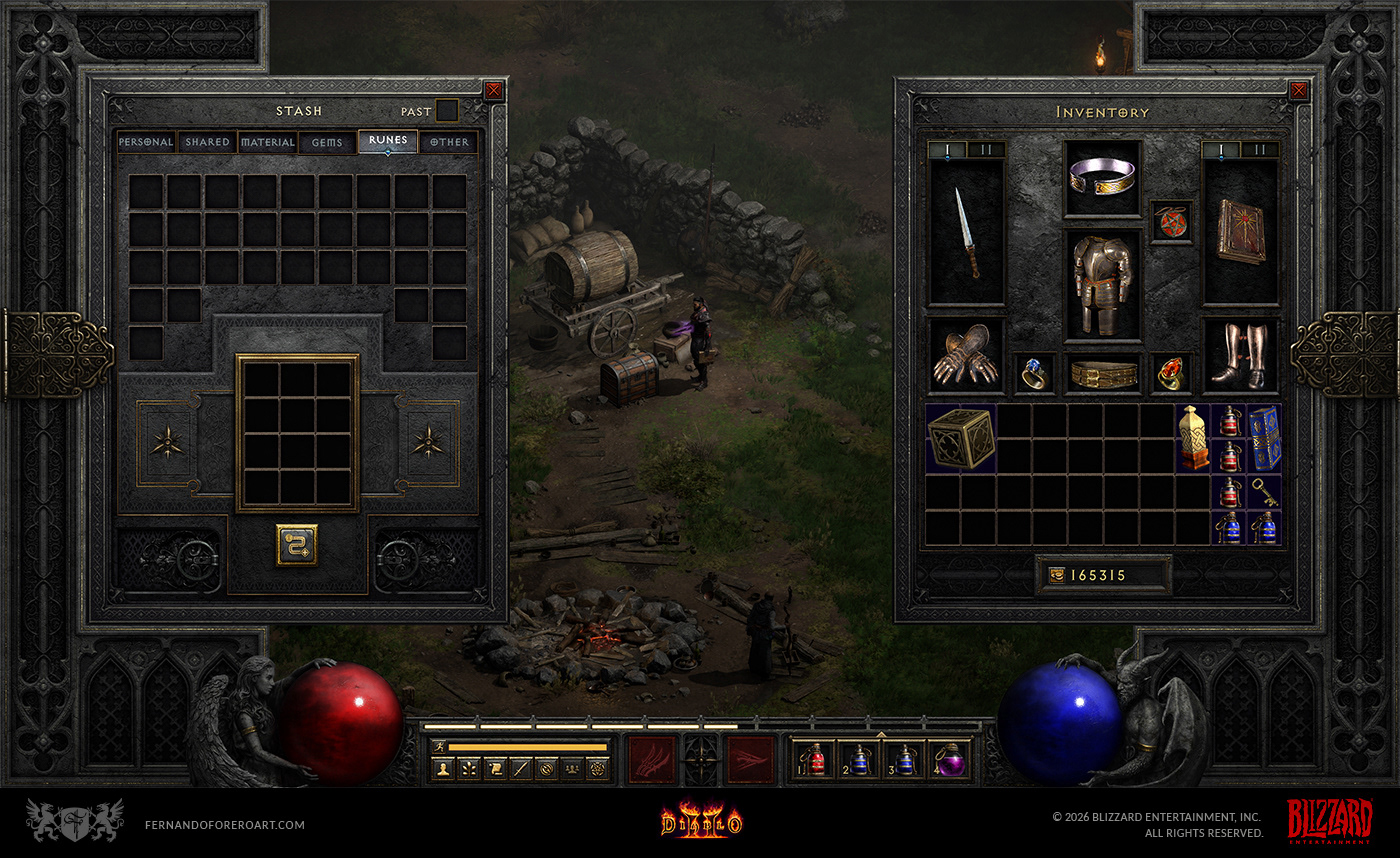Open the Shared stash tab
The height and width of the screenshot is (858, 1400).
pyautogui.click(x=207, y=142)
